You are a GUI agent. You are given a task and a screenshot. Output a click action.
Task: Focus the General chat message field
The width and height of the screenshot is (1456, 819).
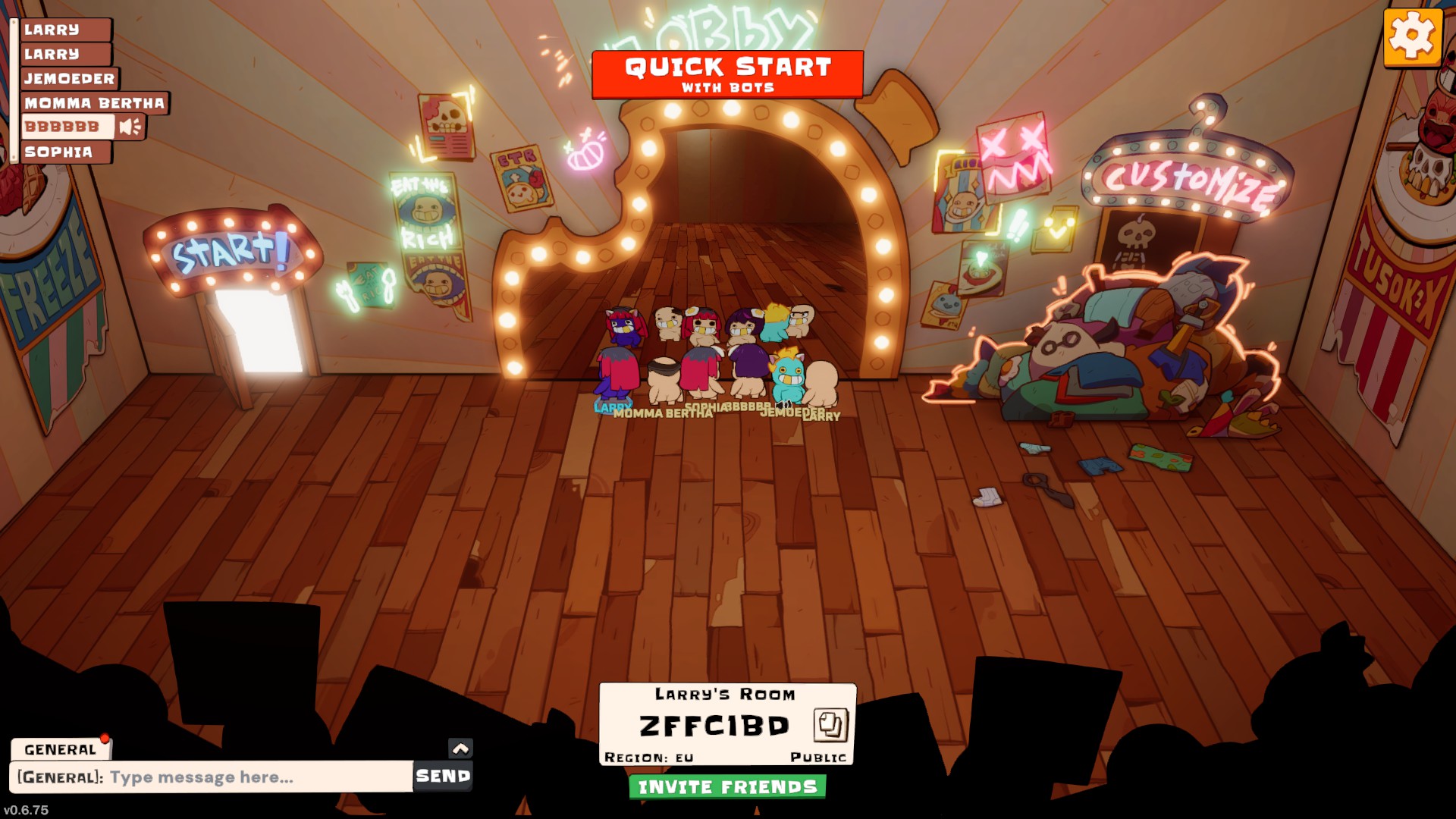(x=212, y=777)
